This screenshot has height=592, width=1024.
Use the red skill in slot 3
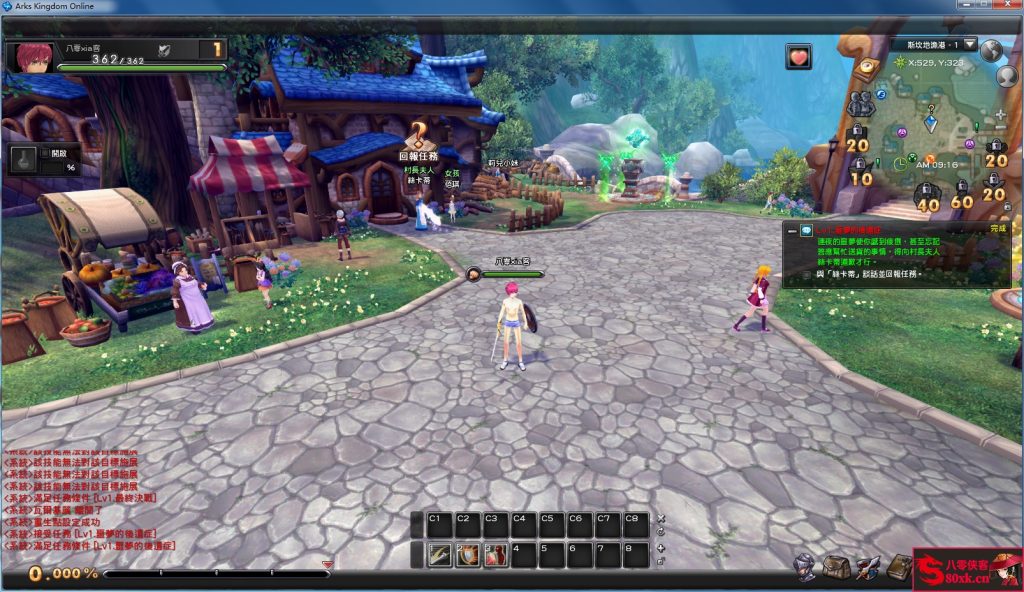495,555
